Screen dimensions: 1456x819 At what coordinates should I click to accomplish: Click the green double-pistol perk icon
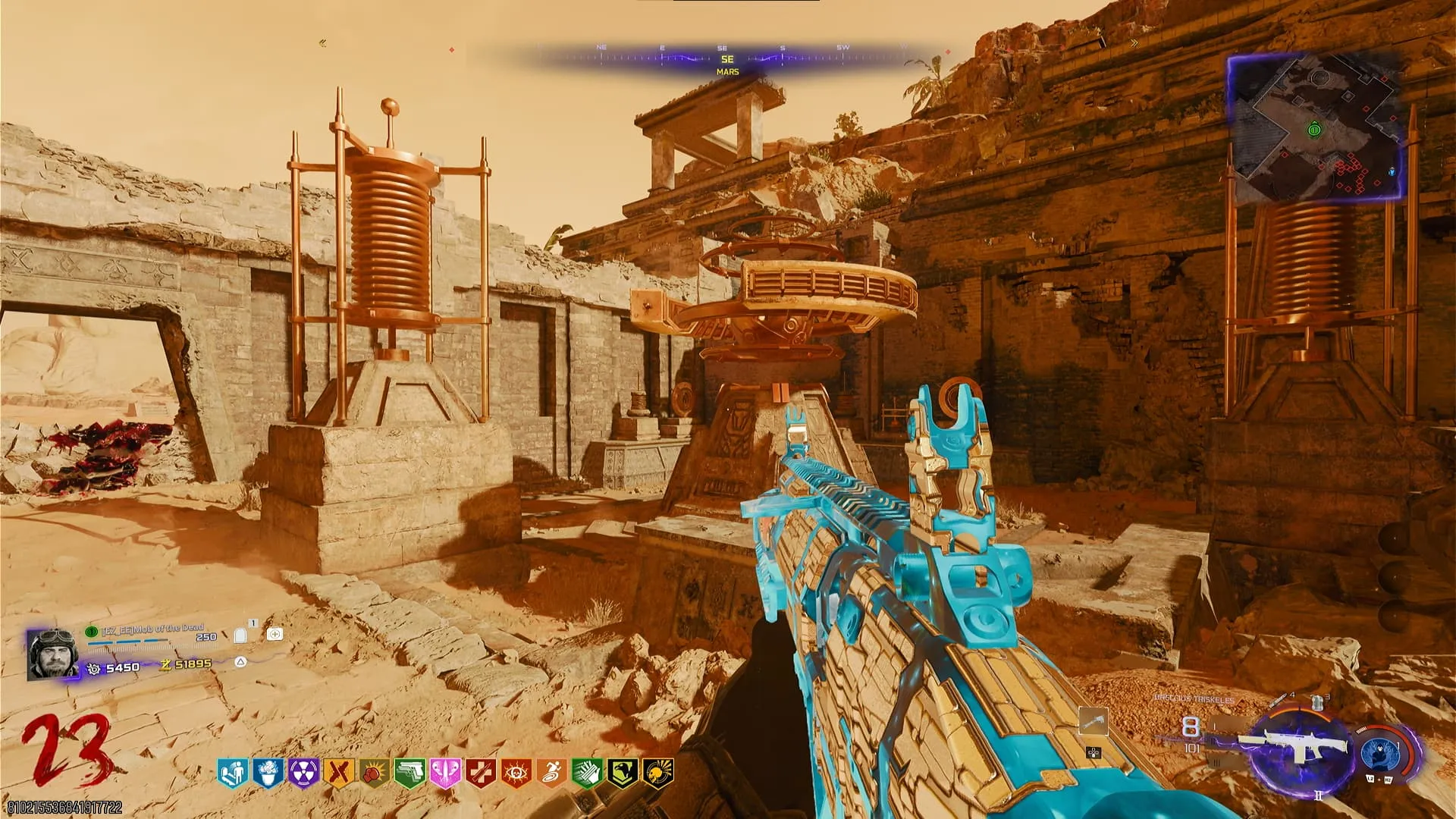[x=409, y=773]
